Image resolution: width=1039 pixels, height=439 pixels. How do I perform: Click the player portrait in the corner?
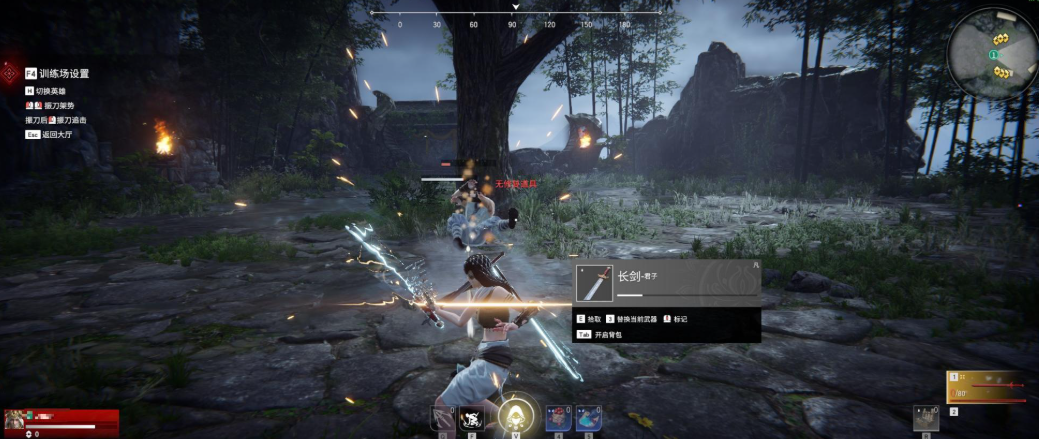pos(15,420)
